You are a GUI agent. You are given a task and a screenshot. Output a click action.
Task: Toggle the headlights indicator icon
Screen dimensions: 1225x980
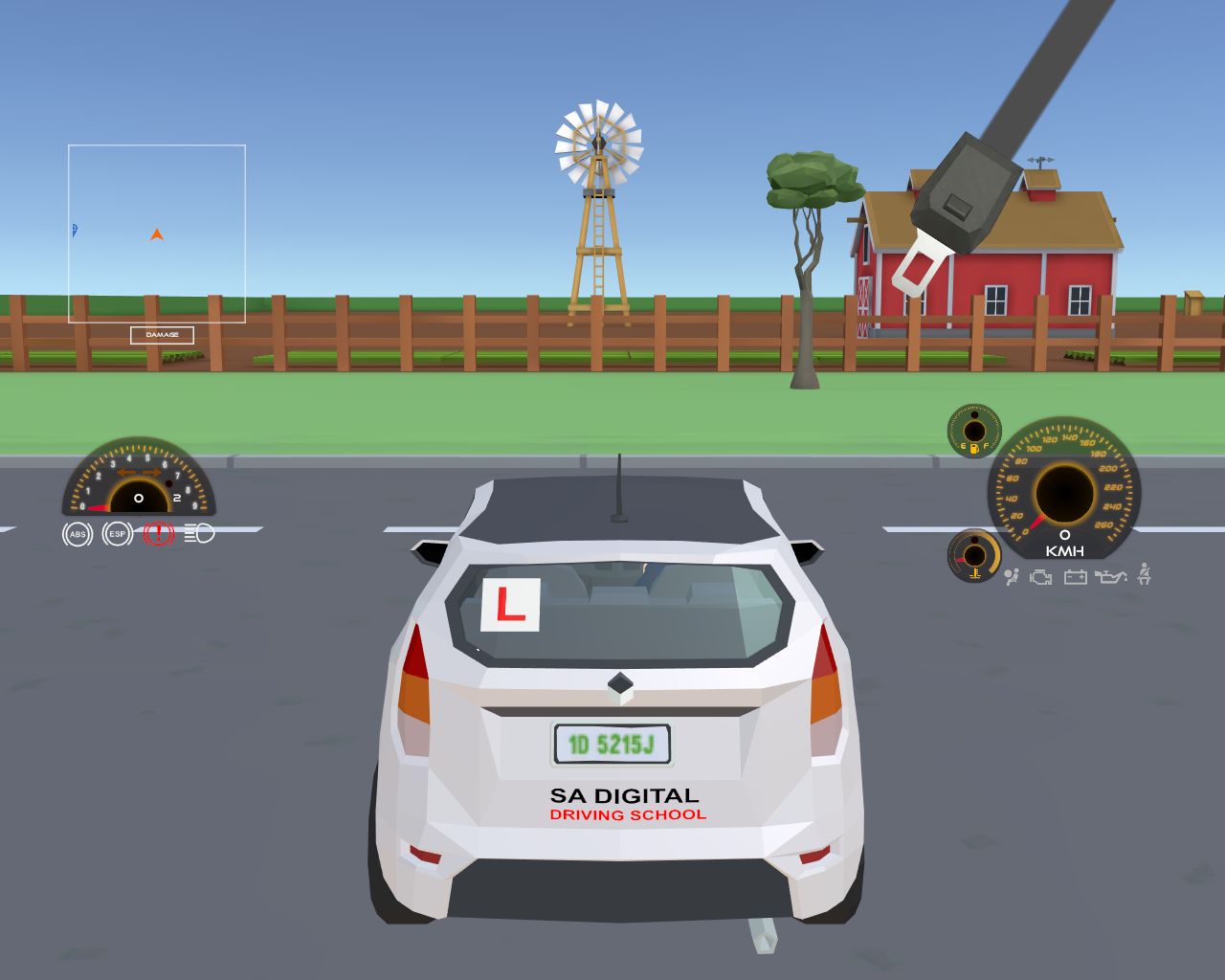point(199,533)
